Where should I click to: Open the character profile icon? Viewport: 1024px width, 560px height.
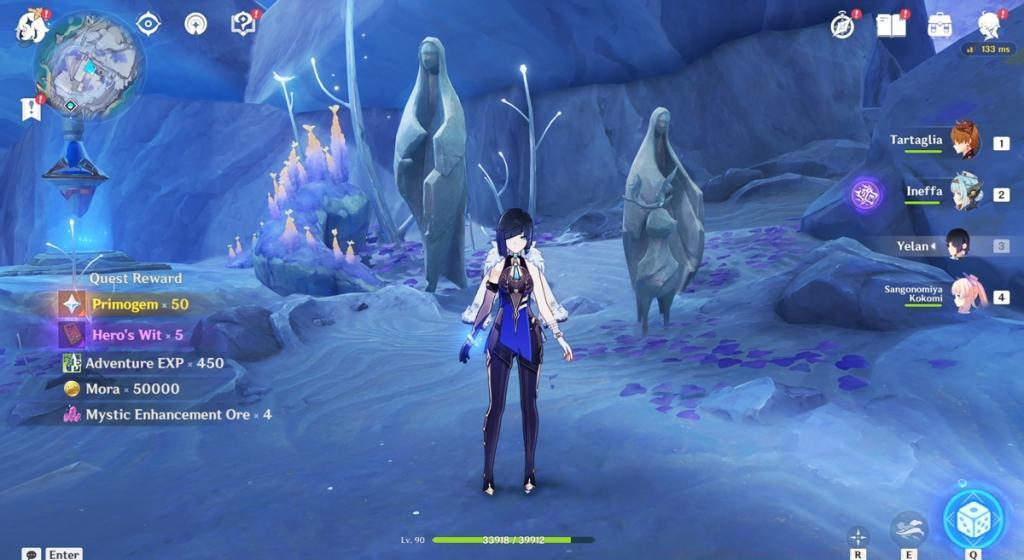point(989,26)
